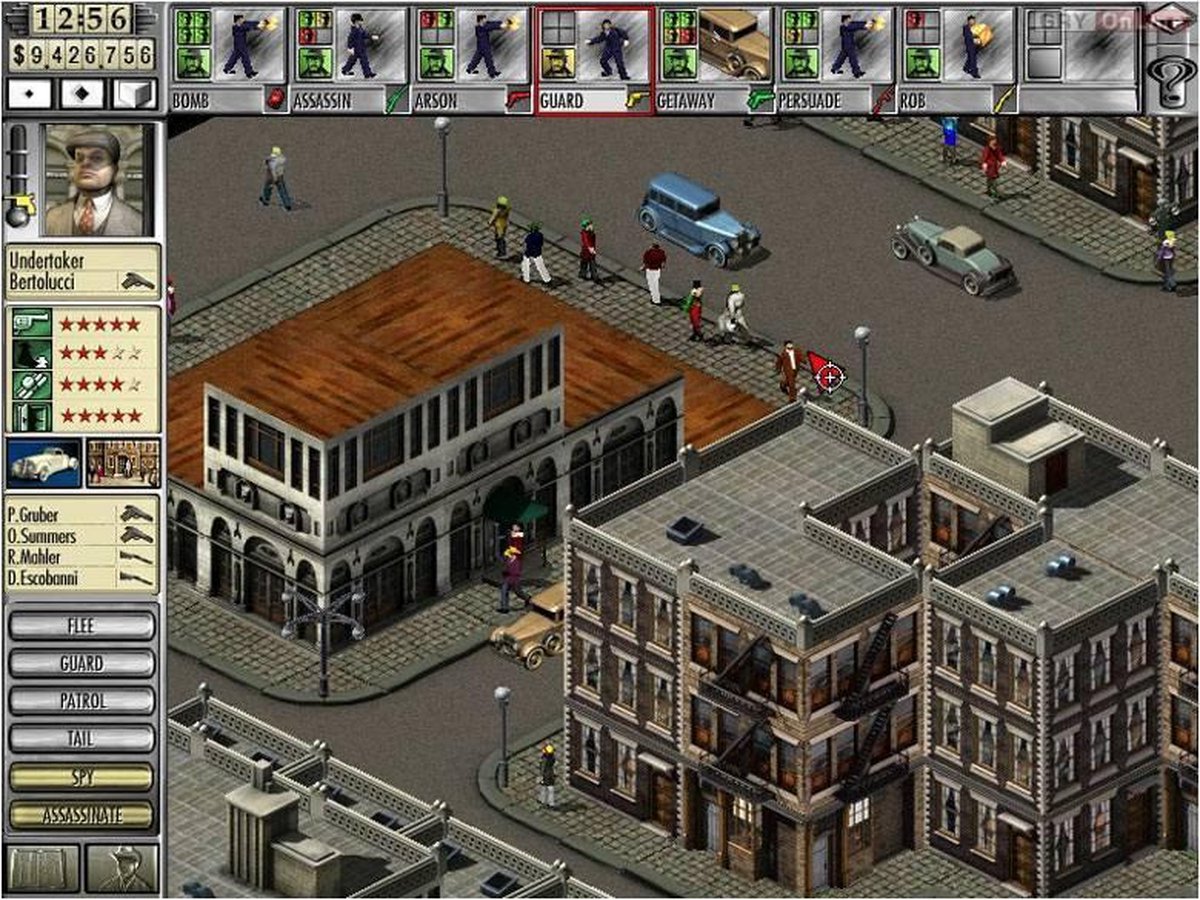The height and width of the screenshot is (900, 1200).
Task: Choose the Spy command
Action: click(82, 777)
